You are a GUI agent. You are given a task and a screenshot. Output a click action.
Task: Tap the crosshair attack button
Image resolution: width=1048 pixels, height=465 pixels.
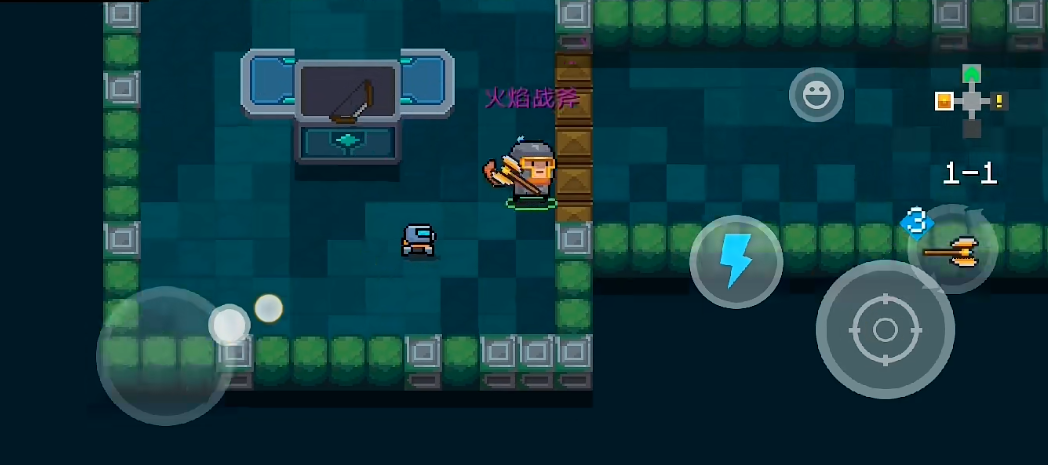pos(884,329)
